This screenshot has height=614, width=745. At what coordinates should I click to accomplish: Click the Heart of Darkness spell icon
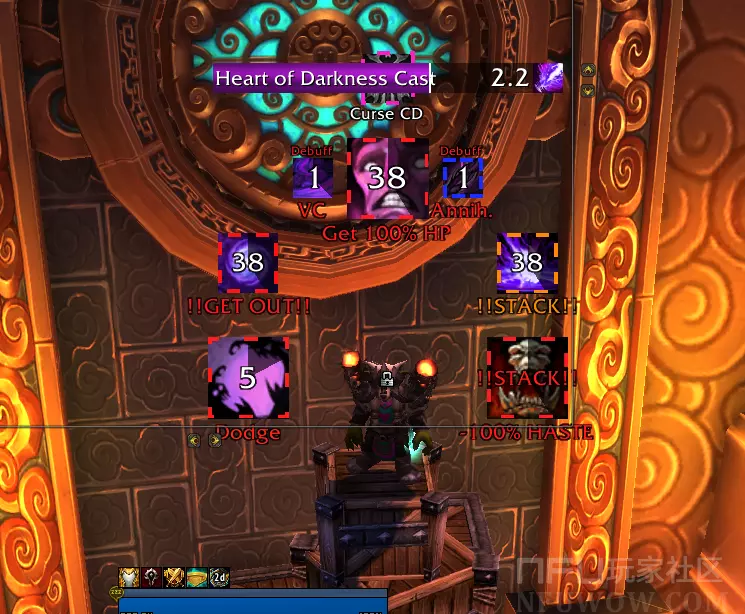tap(550, 77)
